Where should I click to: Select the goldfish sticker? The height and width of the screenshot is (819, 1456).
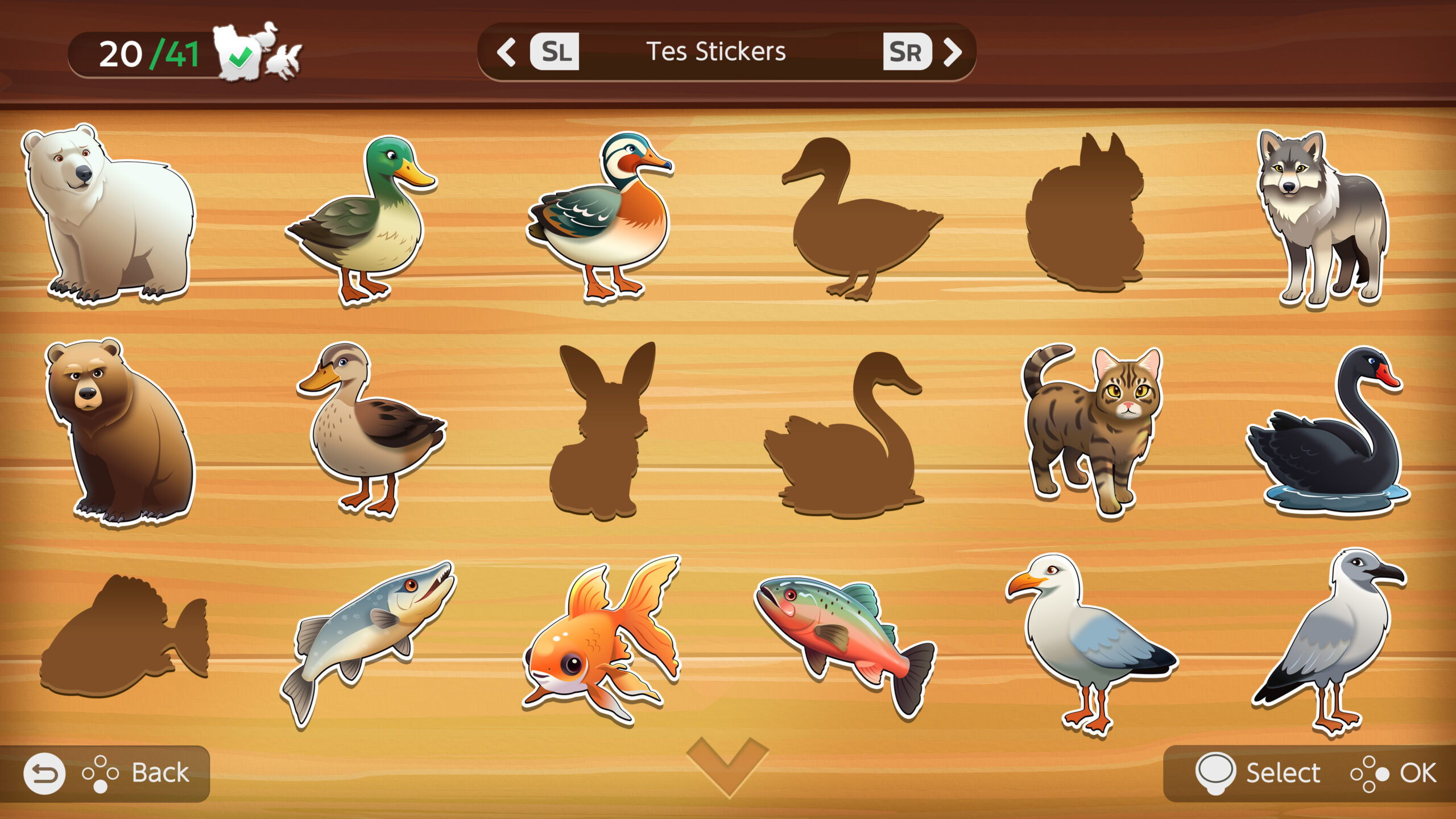pos(603,640)
